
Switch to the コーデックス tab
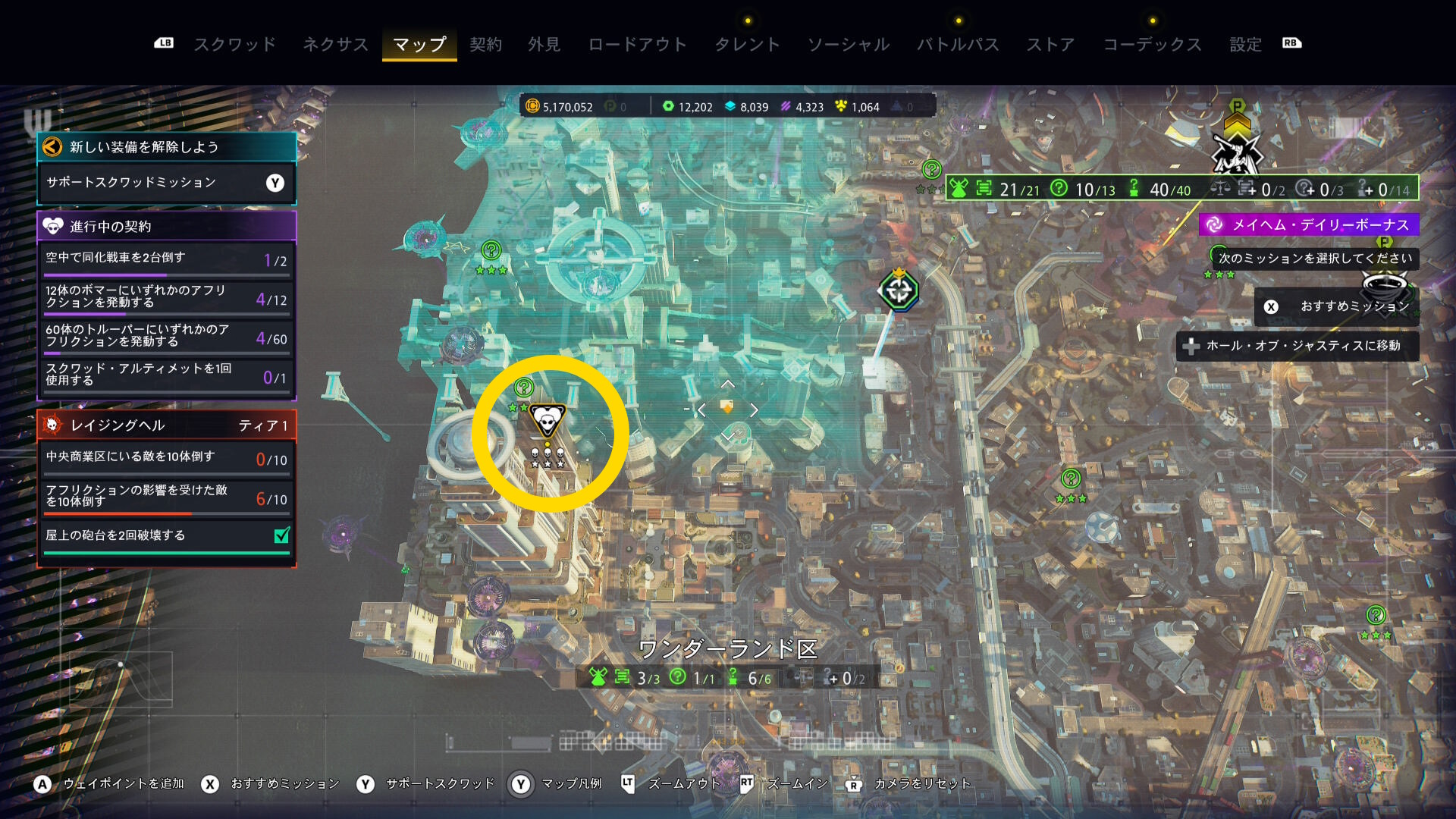click(x=1152, y=45)
